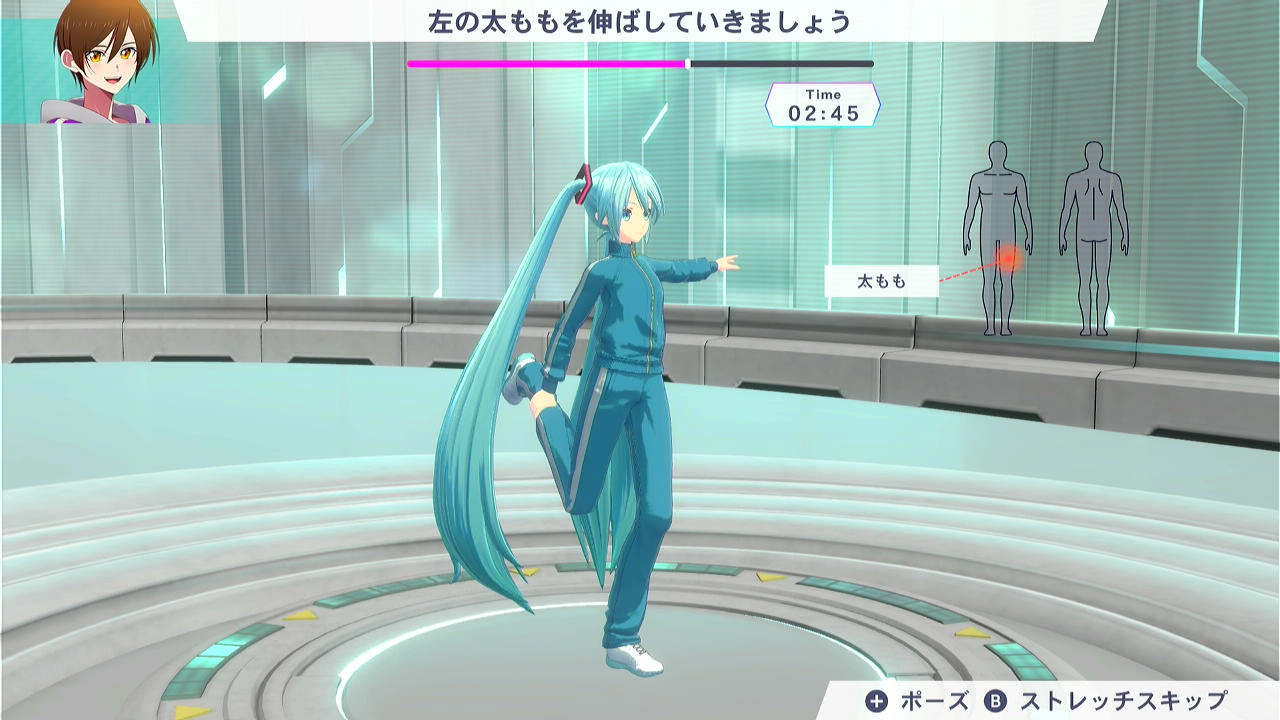The height and width of the screenshot is (720, 1280).
Task: Expand the Time display to show details
Action: (822, 103)
